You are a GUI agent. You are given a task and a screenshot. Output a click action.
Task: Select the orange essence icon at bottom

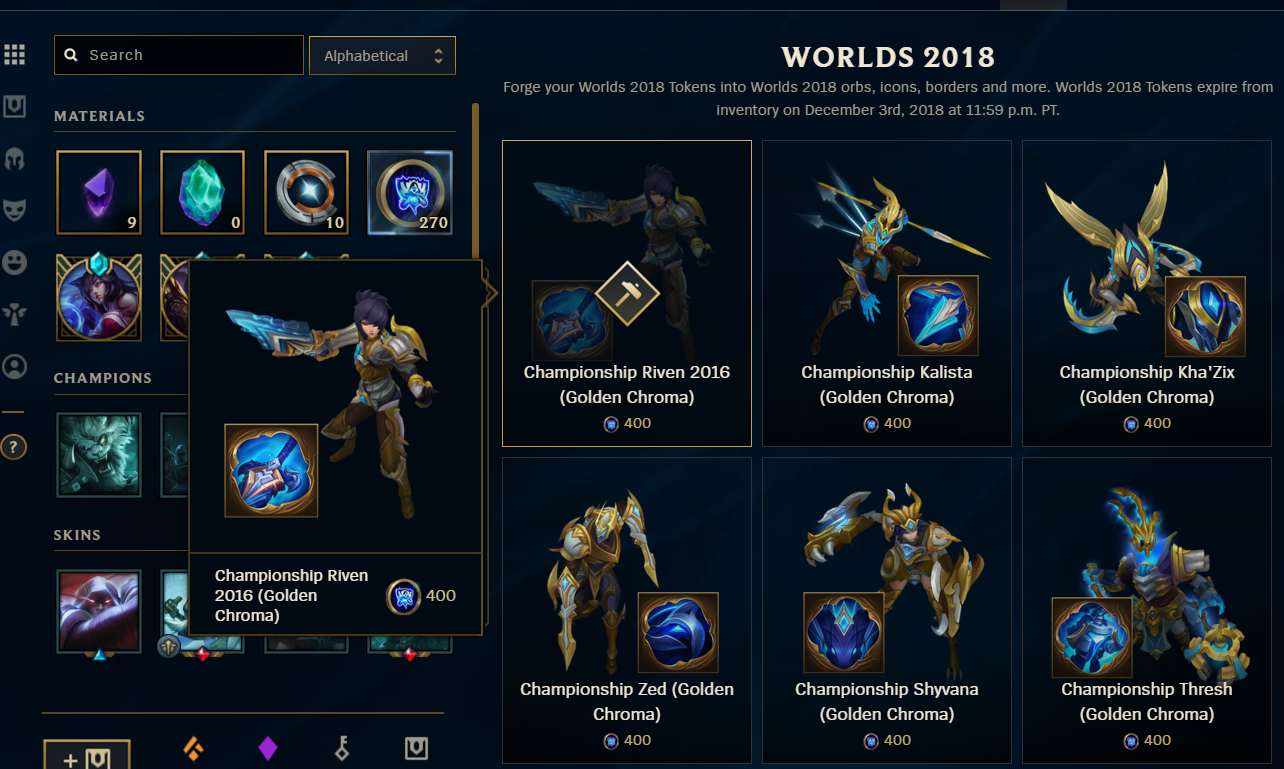(193, 748)
